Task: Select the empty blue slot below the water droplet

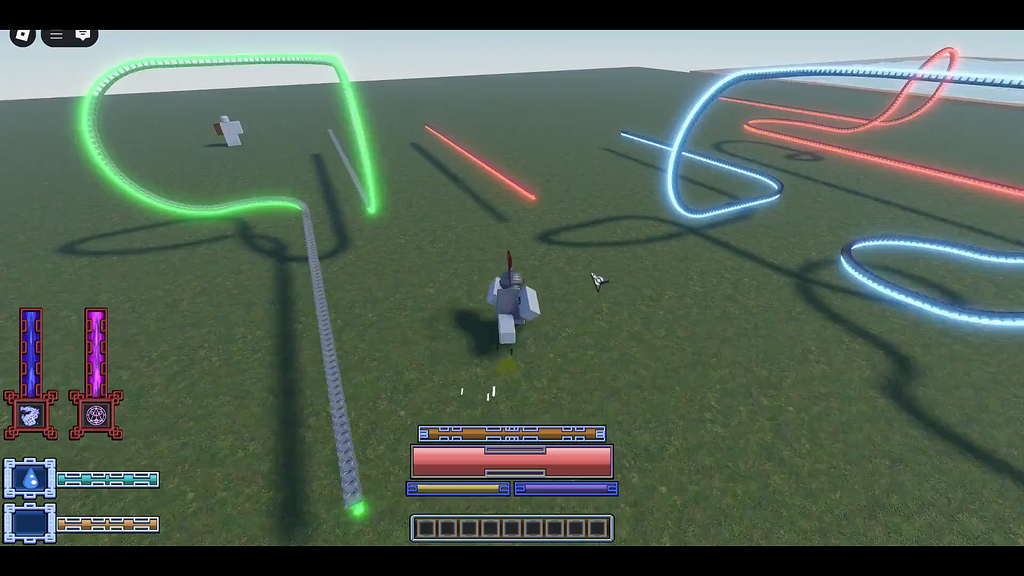Action: tap(30, 523)
